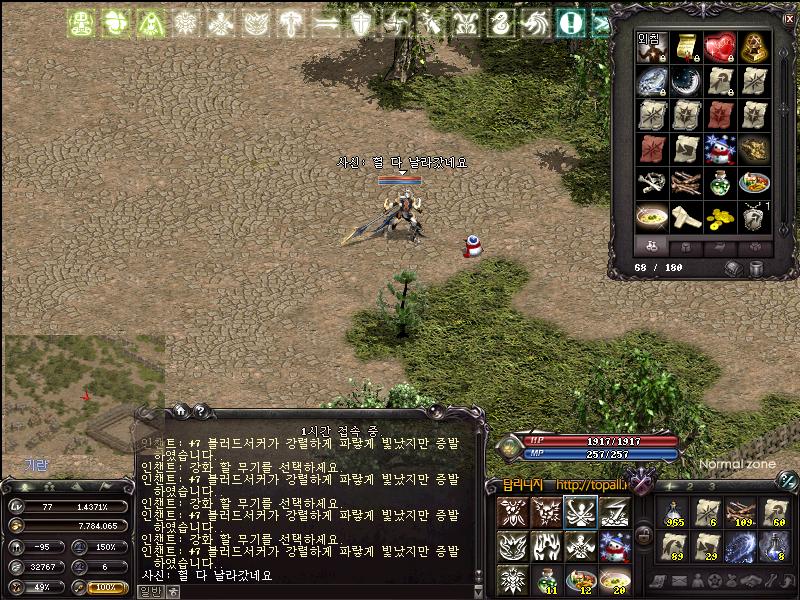
Task: Use the snowman item in the inventory
Action: coord(719,149)
